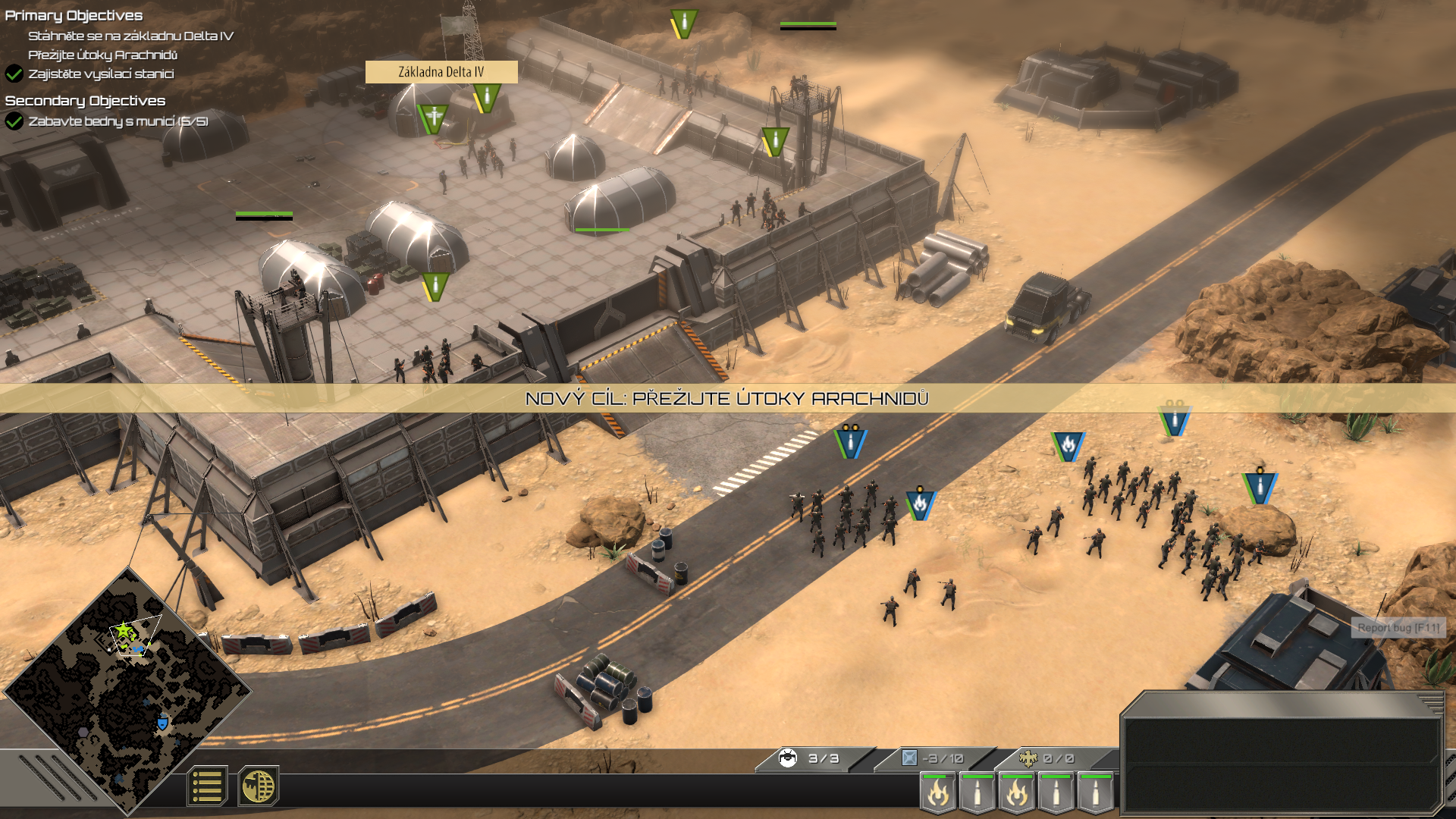Click the Přežijte útoky Arachnidů objective
1456x819 pixels.
pyautogui.click(x=103, y=55)
